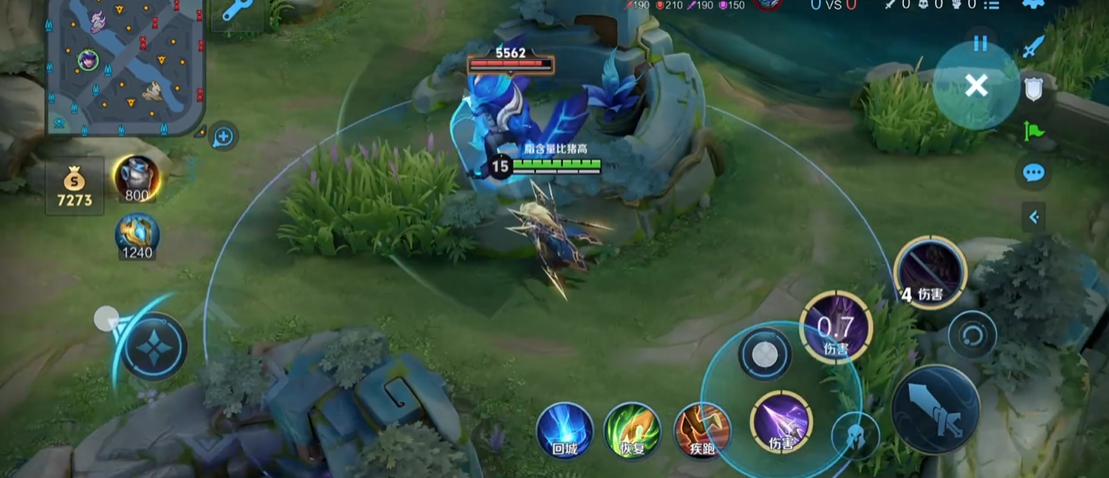The width and height of the screenshot is (1109, 478).
Task: Activate the 回城 recall spell
Action: click(565, 429)
